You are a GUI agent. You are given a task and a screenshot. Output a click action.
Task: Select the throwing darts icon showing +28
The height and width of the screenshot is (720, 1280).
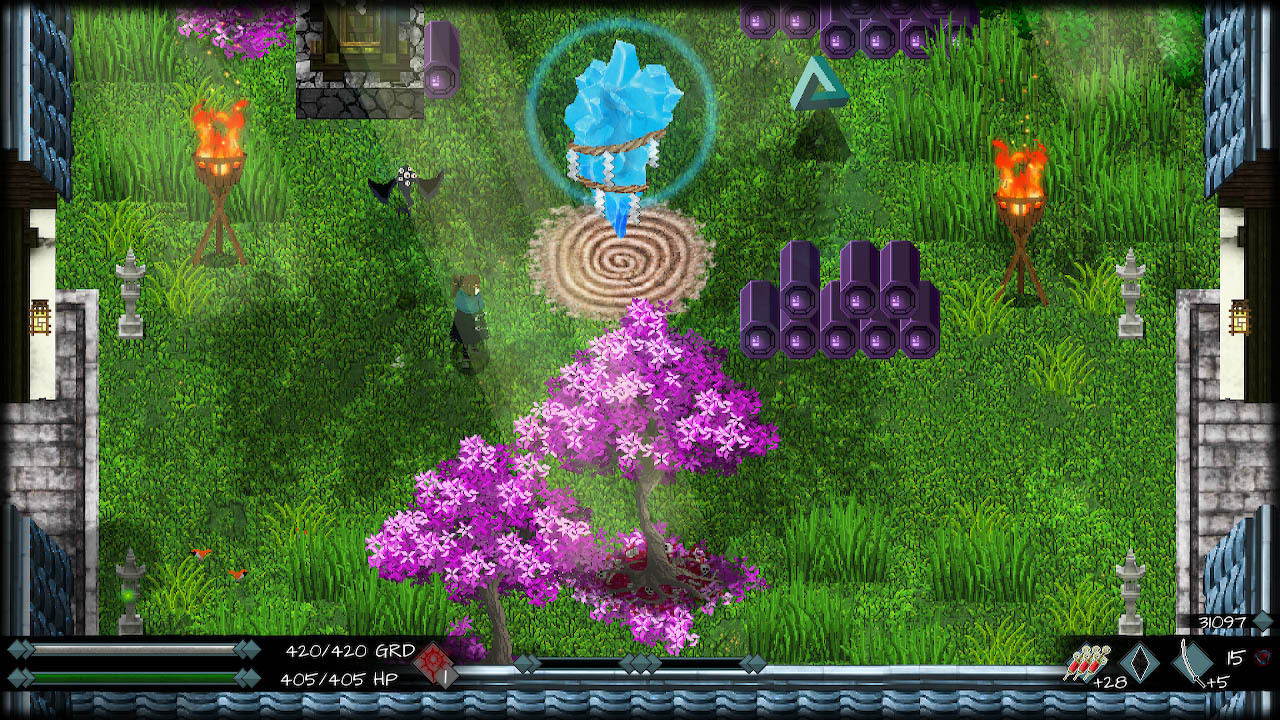[1086, 663]
